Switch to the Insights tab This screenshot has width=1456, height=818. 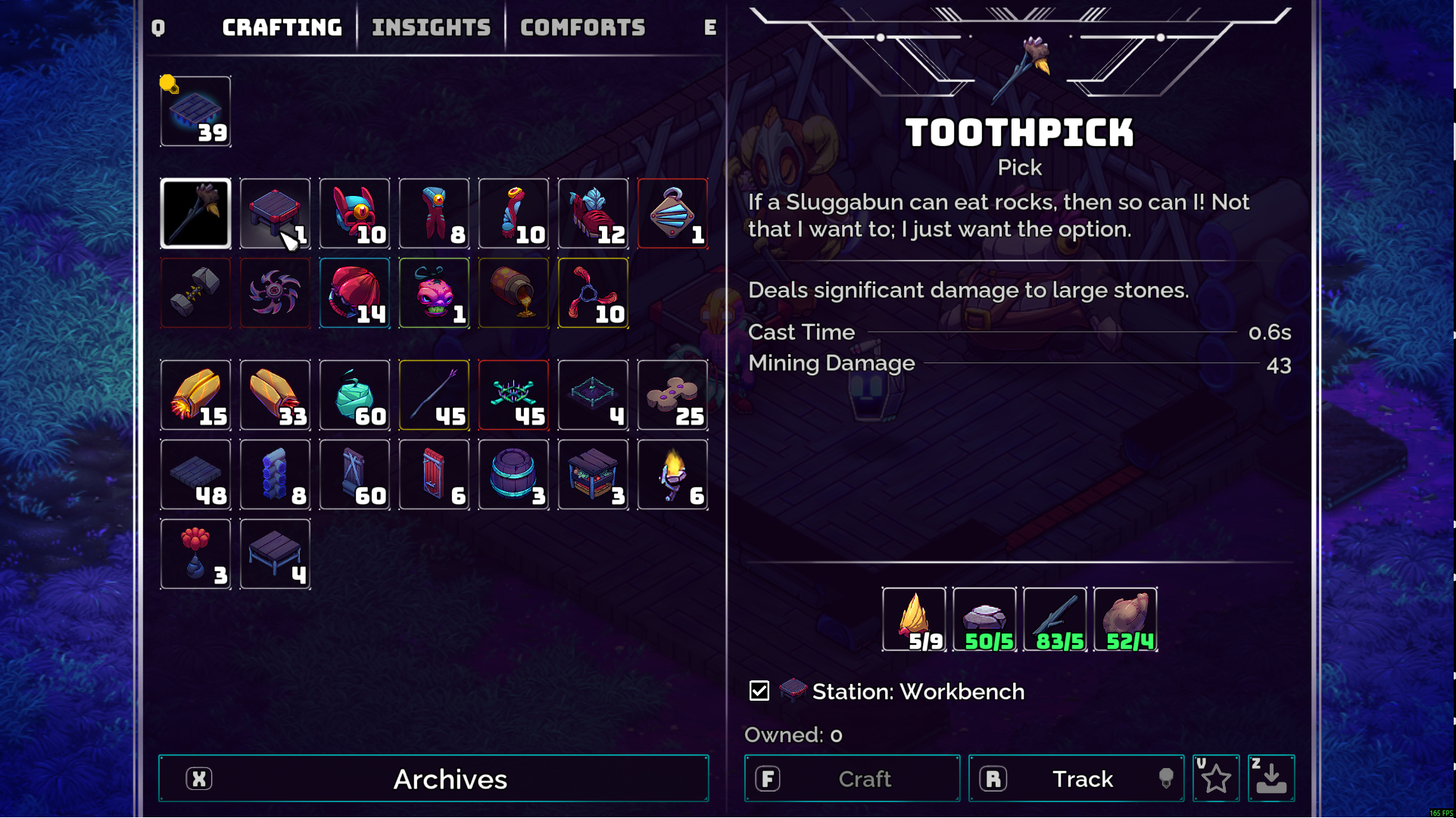(x=431, y=28)
